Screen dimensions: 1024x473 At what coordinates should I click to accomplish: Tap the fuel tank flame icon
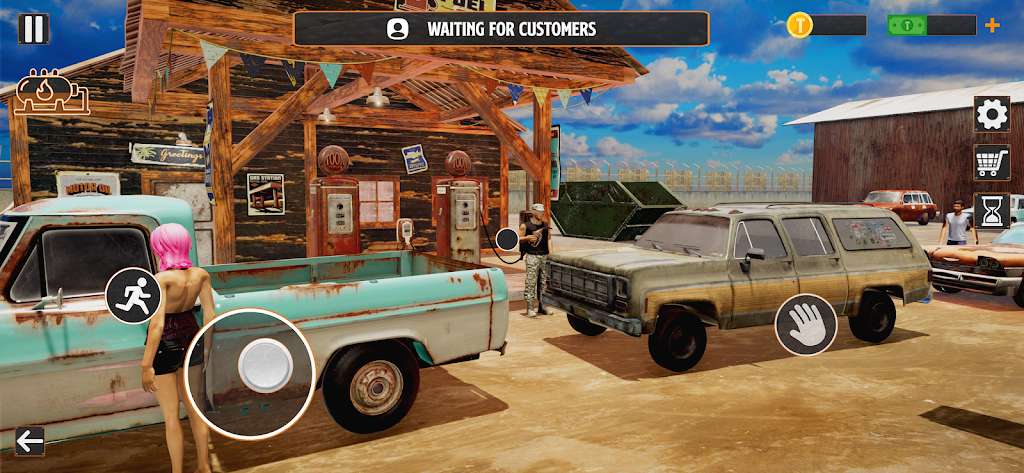click(x=51, y=93)
